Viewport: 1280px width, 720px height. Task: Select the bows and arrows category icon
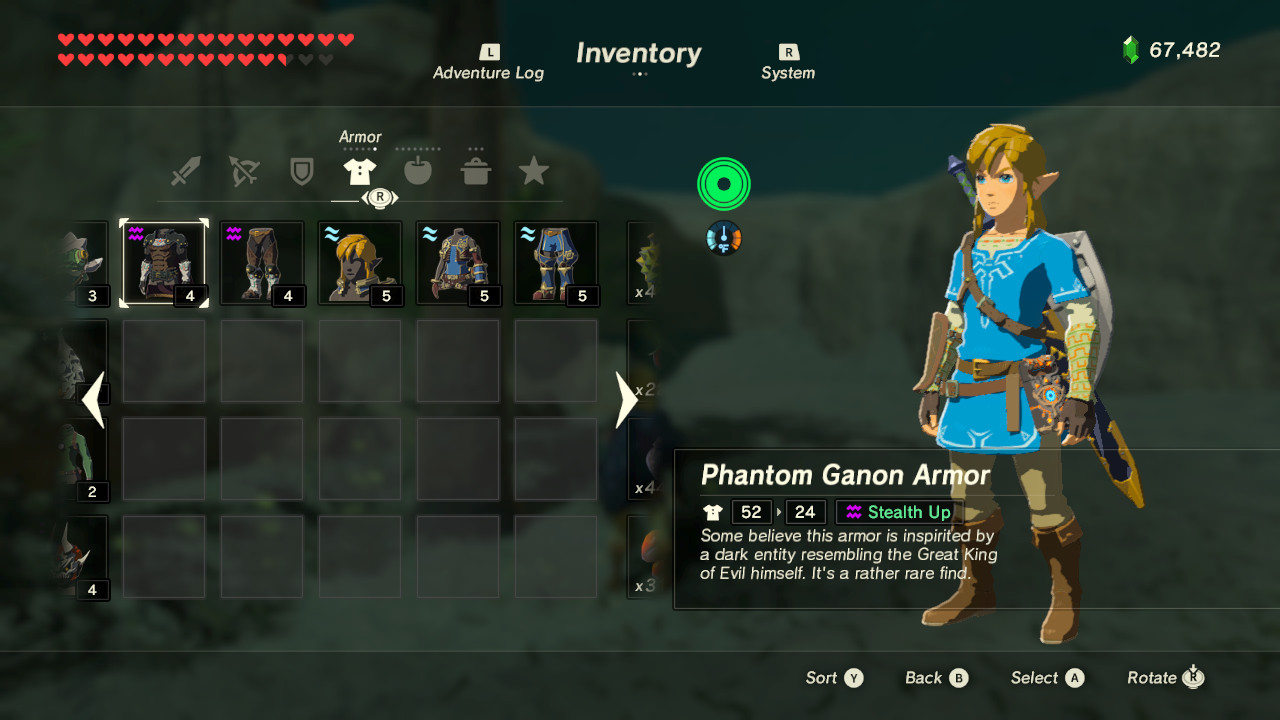point(242,170)
